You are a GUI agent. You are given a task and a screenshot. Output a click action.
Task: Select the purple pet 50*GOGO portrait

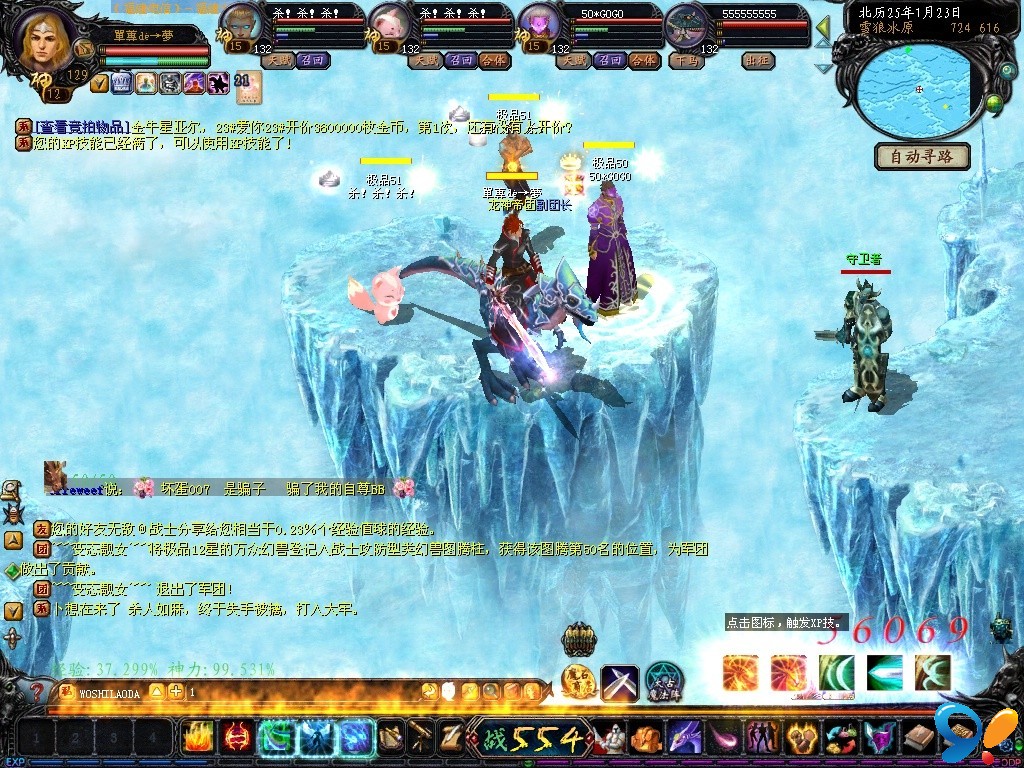coord(539,25)
